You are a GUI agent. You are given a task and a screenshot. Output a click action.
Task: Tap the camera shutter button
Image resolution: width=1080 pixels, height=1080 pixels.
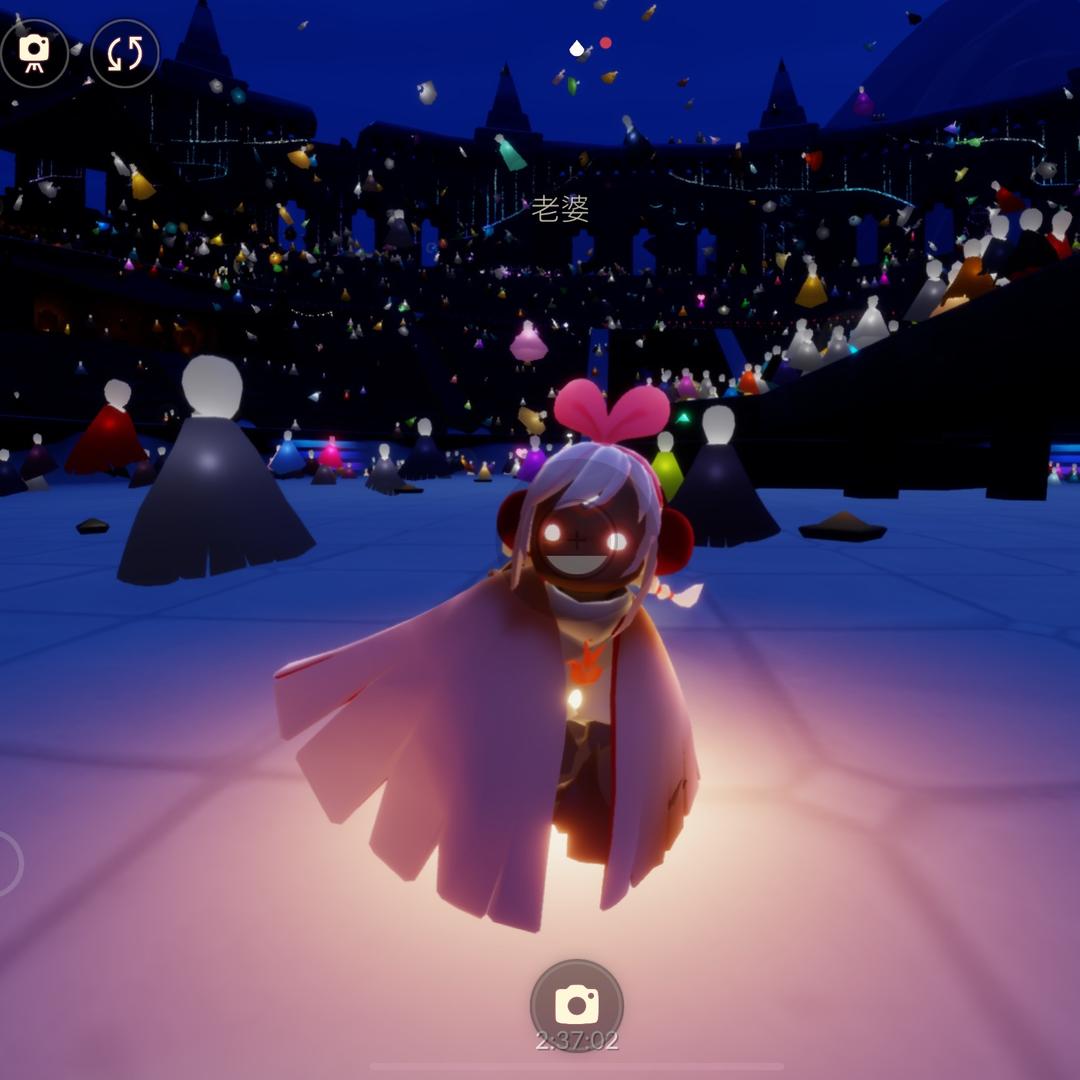[x=576, y=1004]
